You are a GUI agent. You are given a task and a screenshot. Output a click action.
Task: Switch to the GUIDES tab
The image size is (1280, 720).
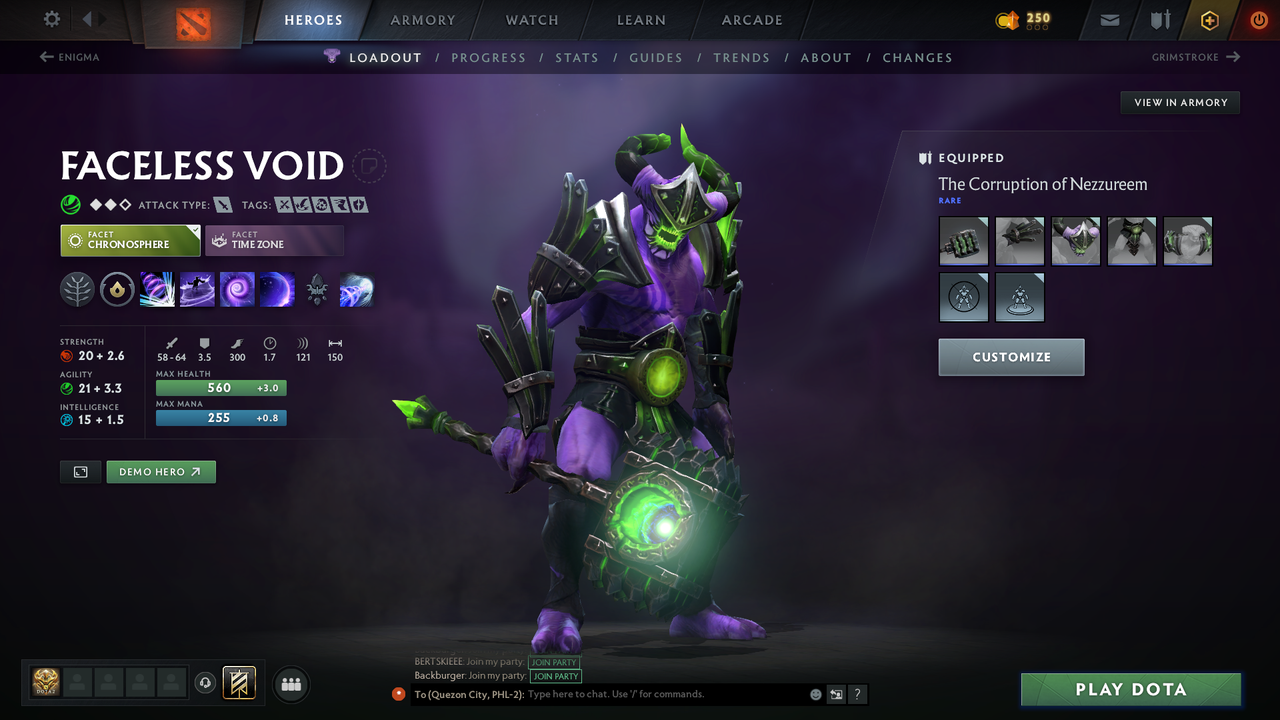pos(656,57)
